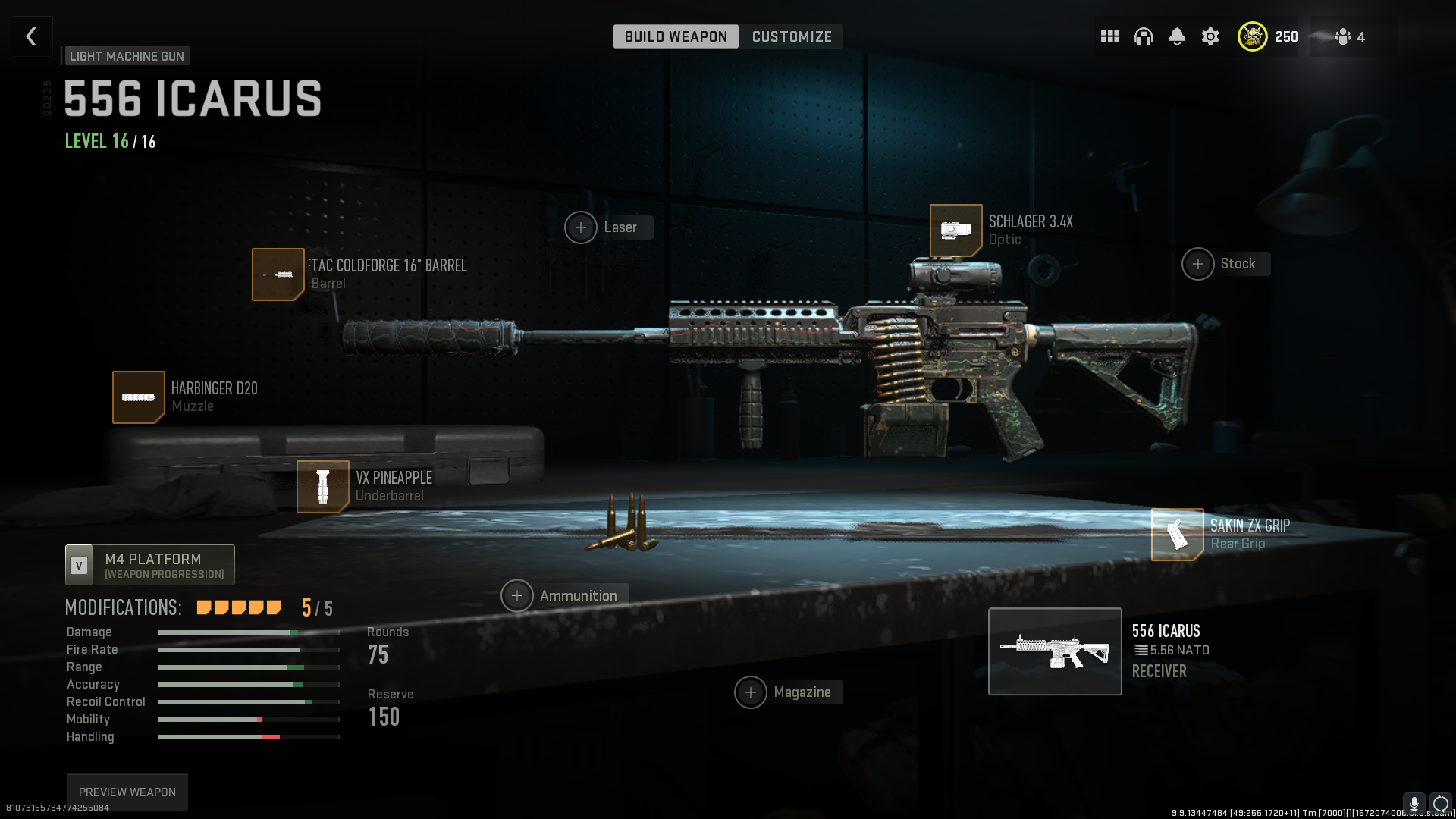Open the 556 Icarus receiver thumbnail
1456x819 pixels.
point(1055,651)
